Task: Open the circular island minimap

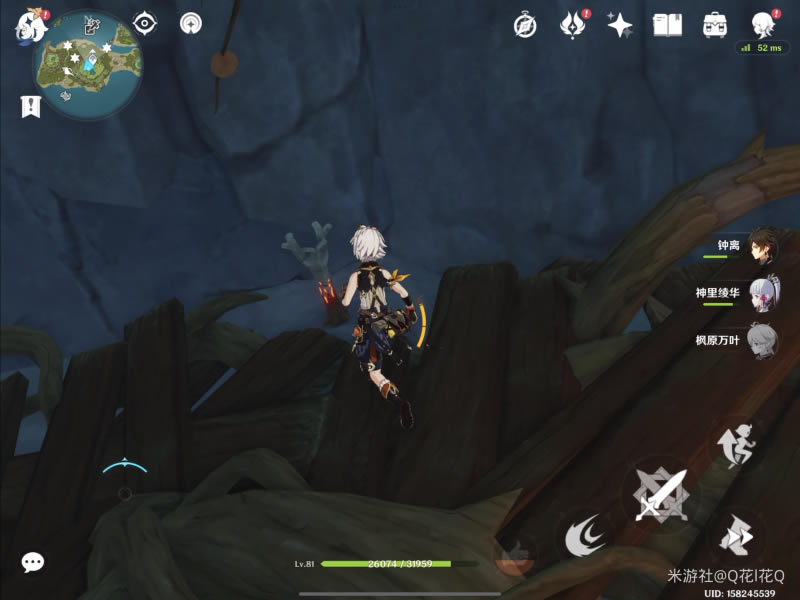Action: pyautogui.click(x=87, y=64)
